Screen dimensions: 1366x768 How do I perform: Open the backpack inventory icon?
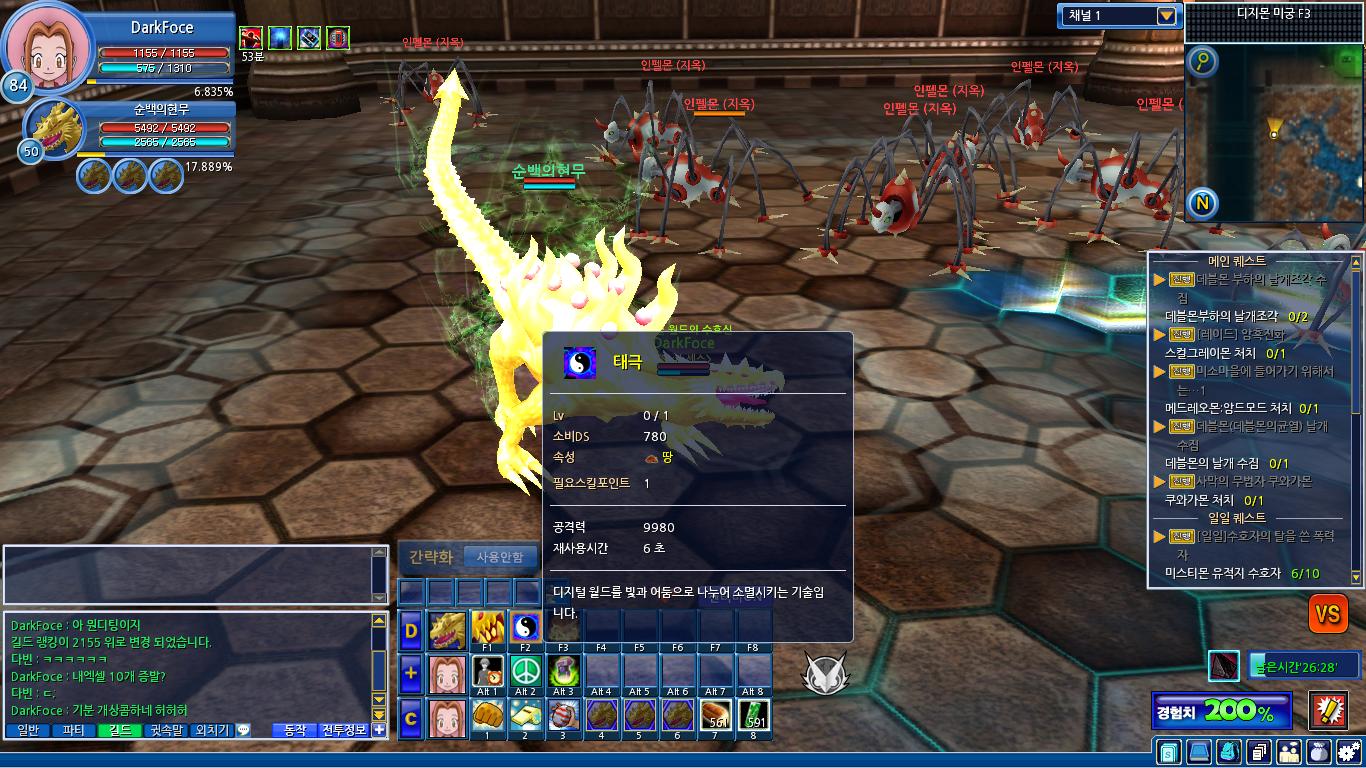[1229, 751]
